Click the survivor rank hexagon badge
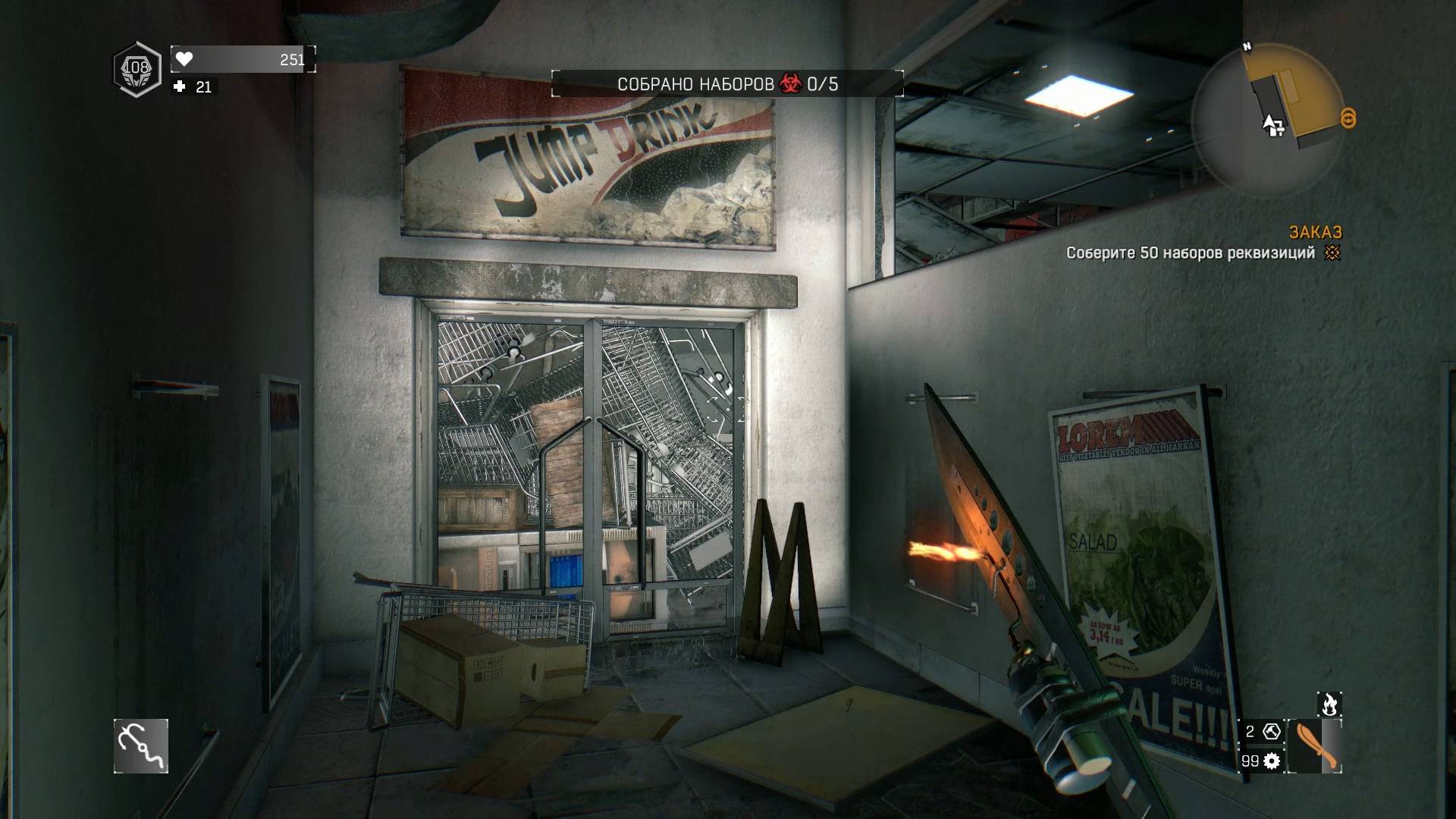 [137, 70]
